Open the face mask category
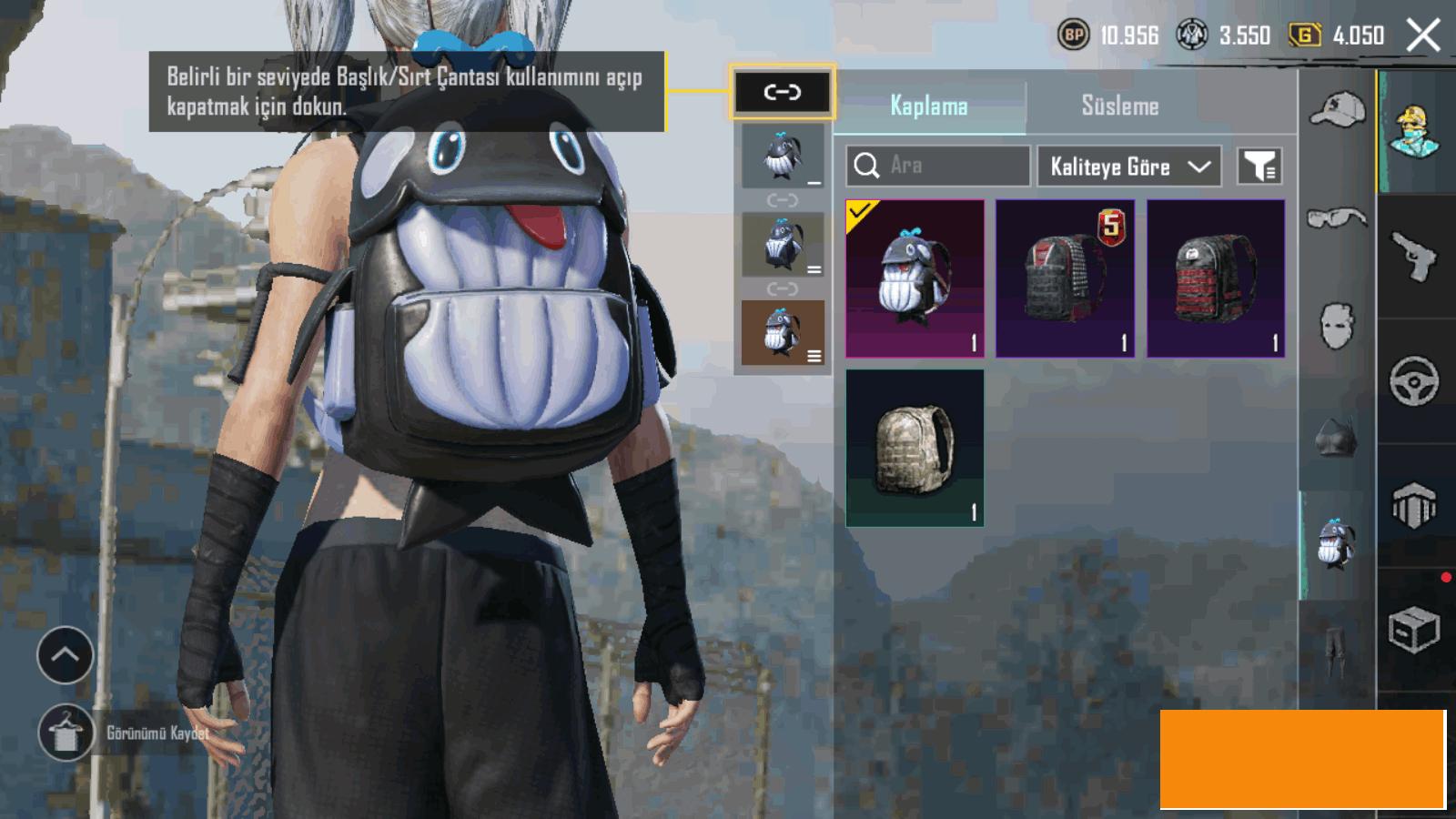The width and height of the screenshot is (1456, 819). [1337, 326]
